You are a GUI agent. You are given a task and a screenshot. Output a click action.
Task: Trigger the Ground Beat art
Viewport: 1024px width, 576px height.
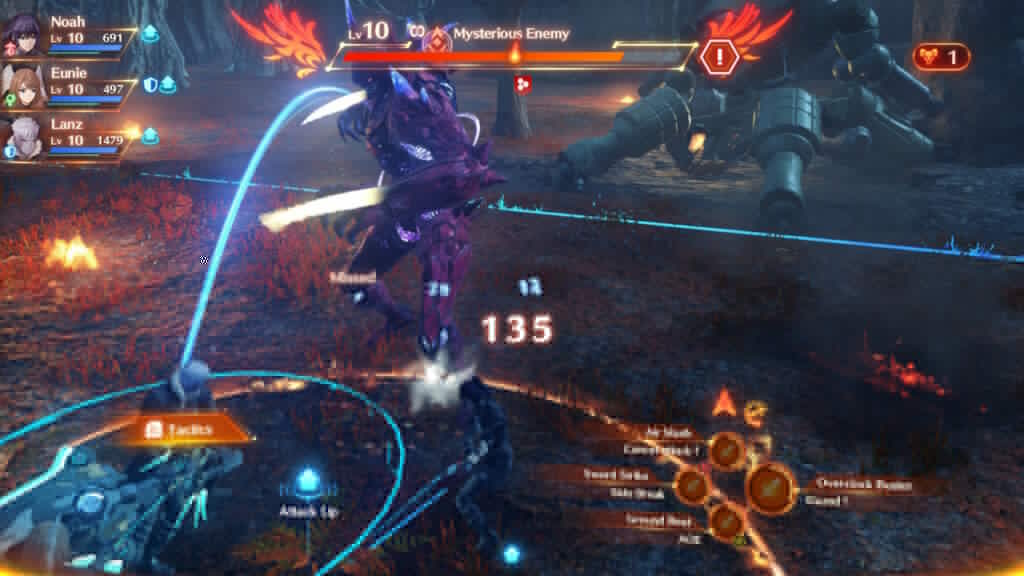click(x=726, y=521)
